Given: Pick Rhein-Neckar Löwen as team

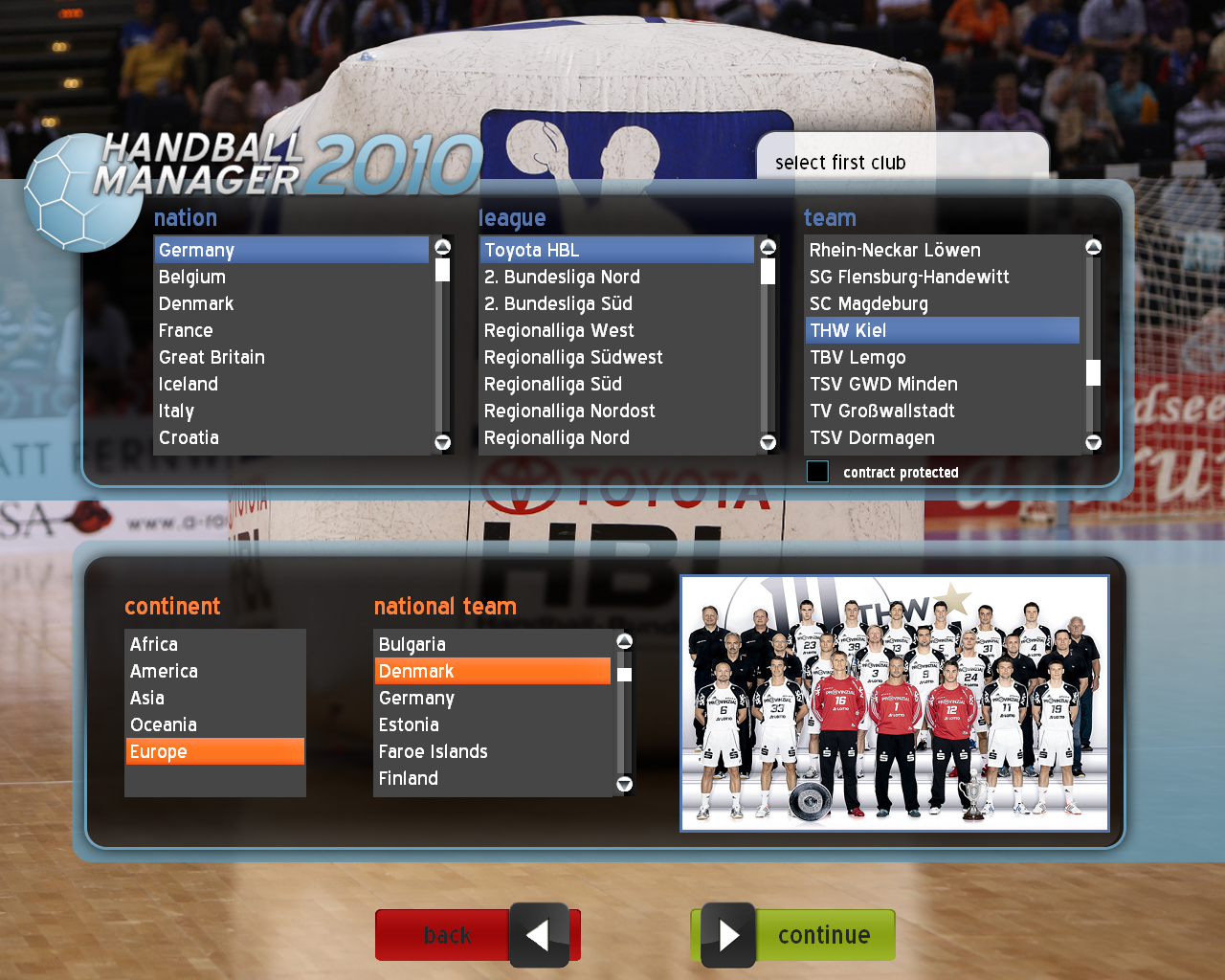Looking at the screenshot, I should [895, 251].
